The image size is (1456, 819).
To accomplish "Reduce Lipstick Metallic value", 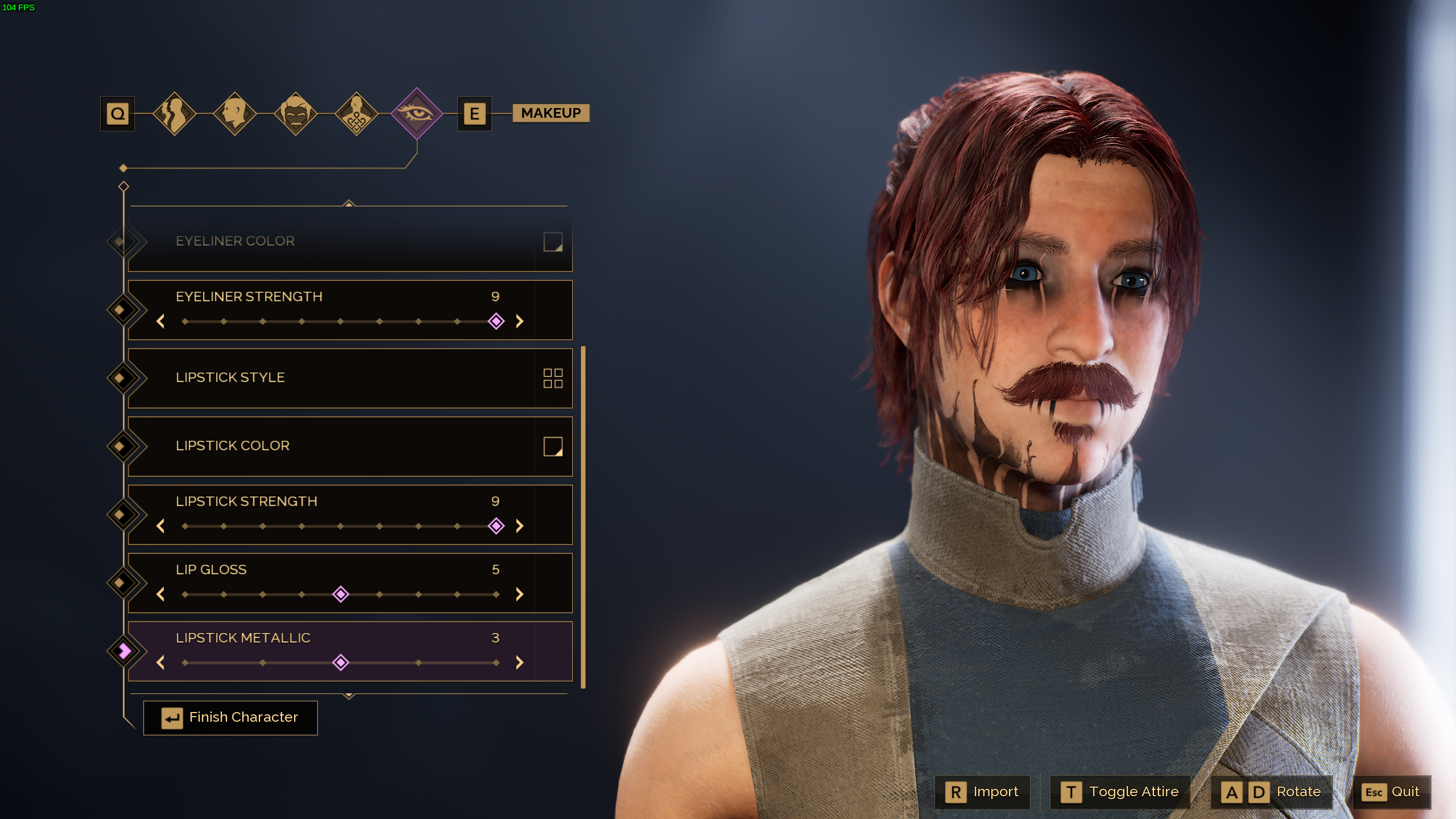I will [x=160, y=663].
